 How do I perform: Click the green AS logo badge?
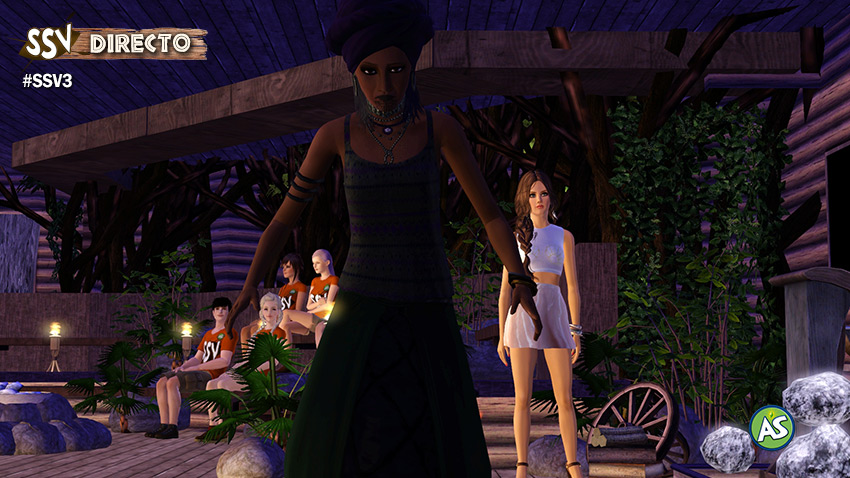pyautogui.click(x=771, y=427)
